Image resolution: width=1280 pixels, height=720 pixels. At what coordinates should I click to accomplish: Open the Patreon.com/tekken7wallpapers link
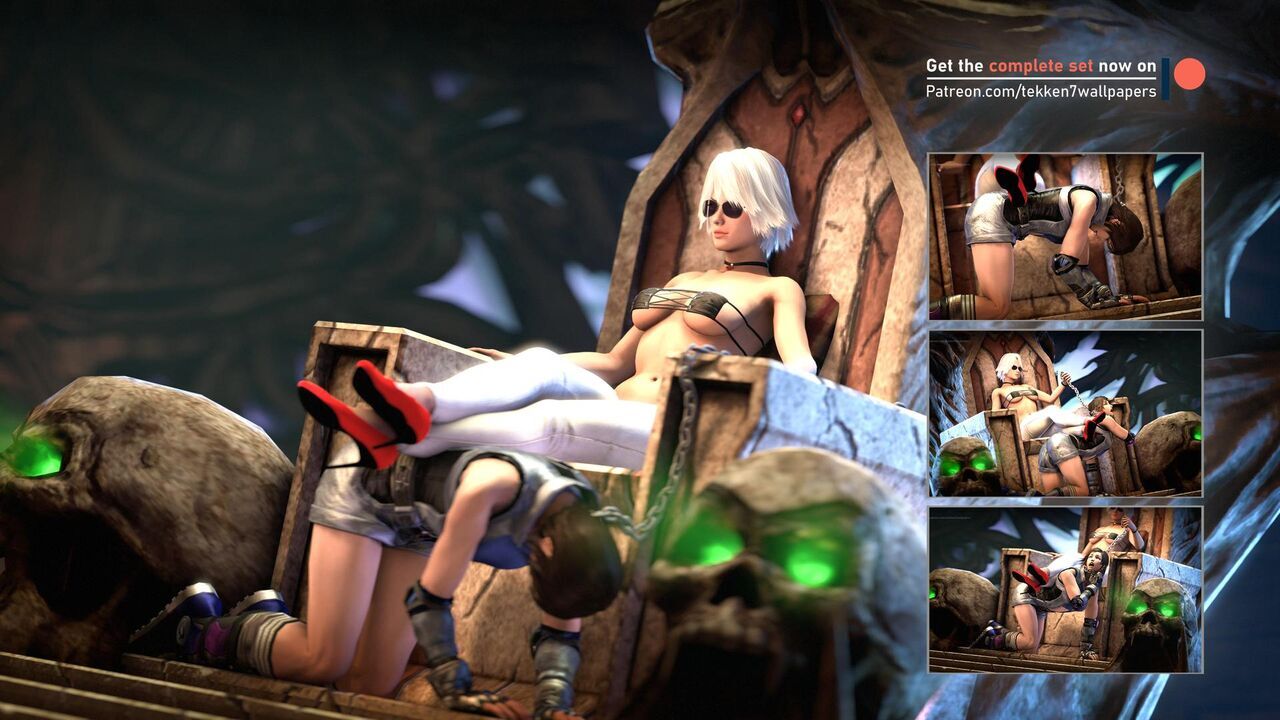point(1040,91)
